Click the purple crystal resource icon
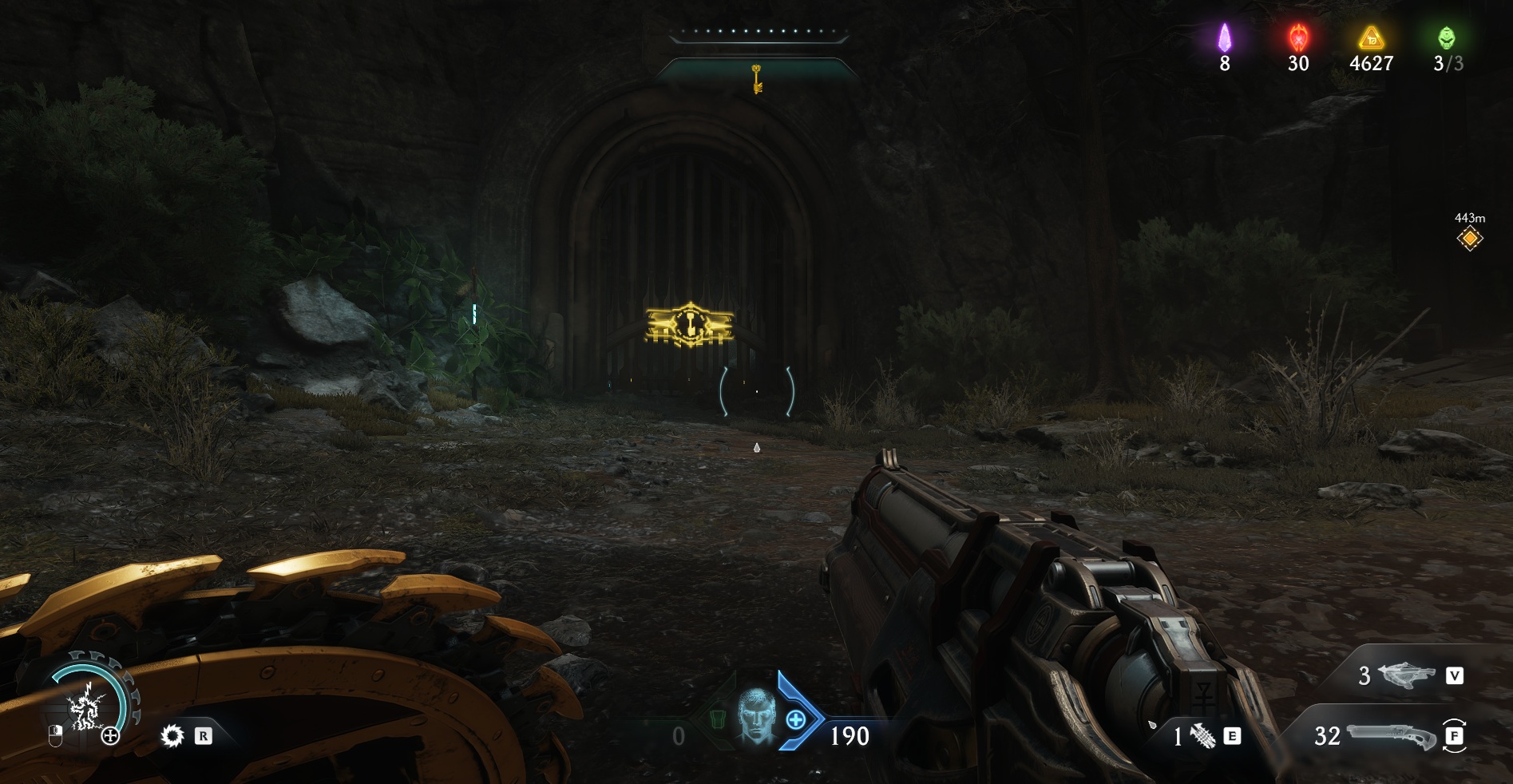This screenshot has height=784, width=1513. [x=1224, y=38]
